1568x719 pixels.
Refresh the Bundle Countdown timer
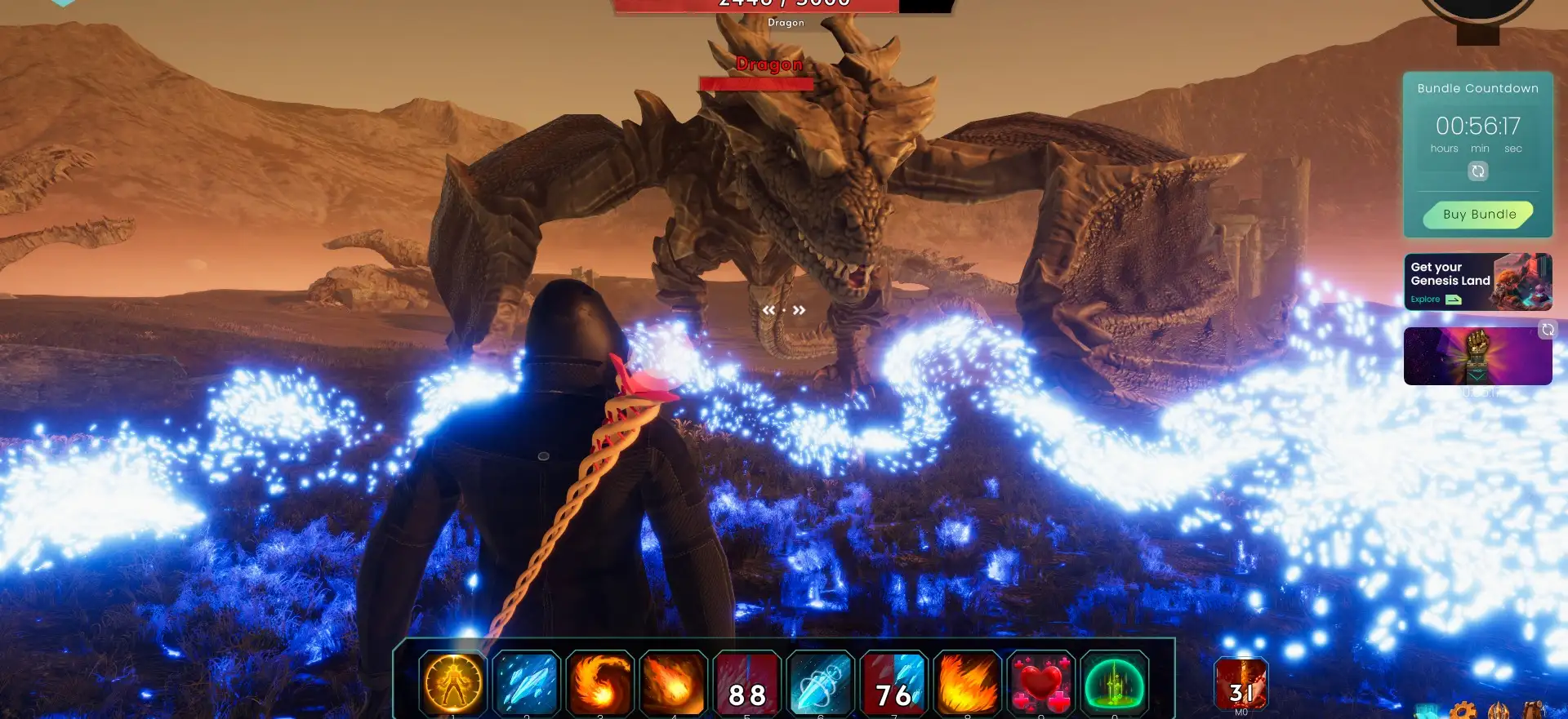pos(1478,171)
